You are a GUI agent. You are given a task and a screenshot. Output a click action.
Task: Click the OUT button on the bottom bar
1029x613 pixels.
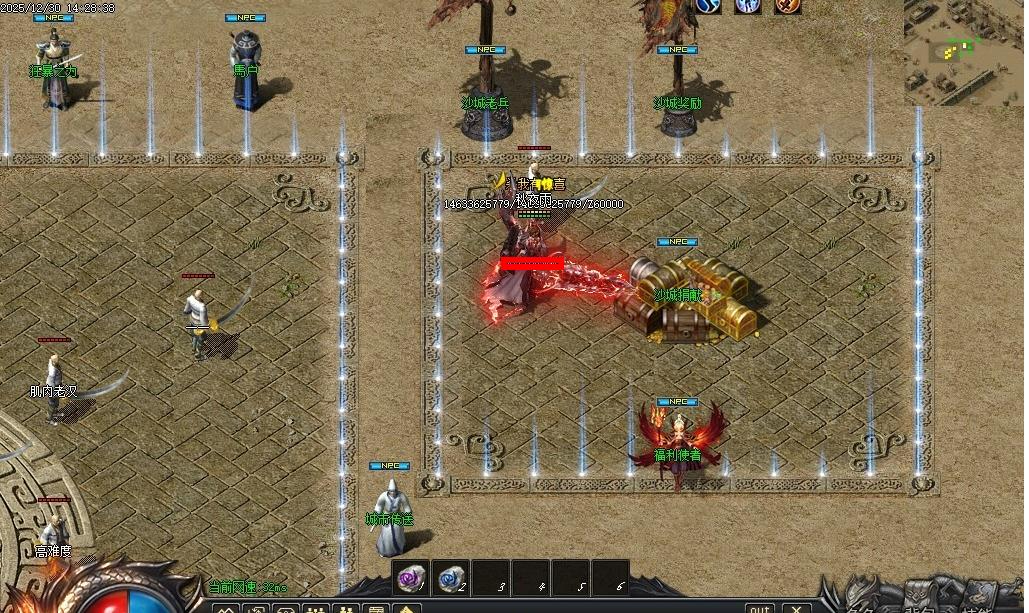tap(760, 607)
